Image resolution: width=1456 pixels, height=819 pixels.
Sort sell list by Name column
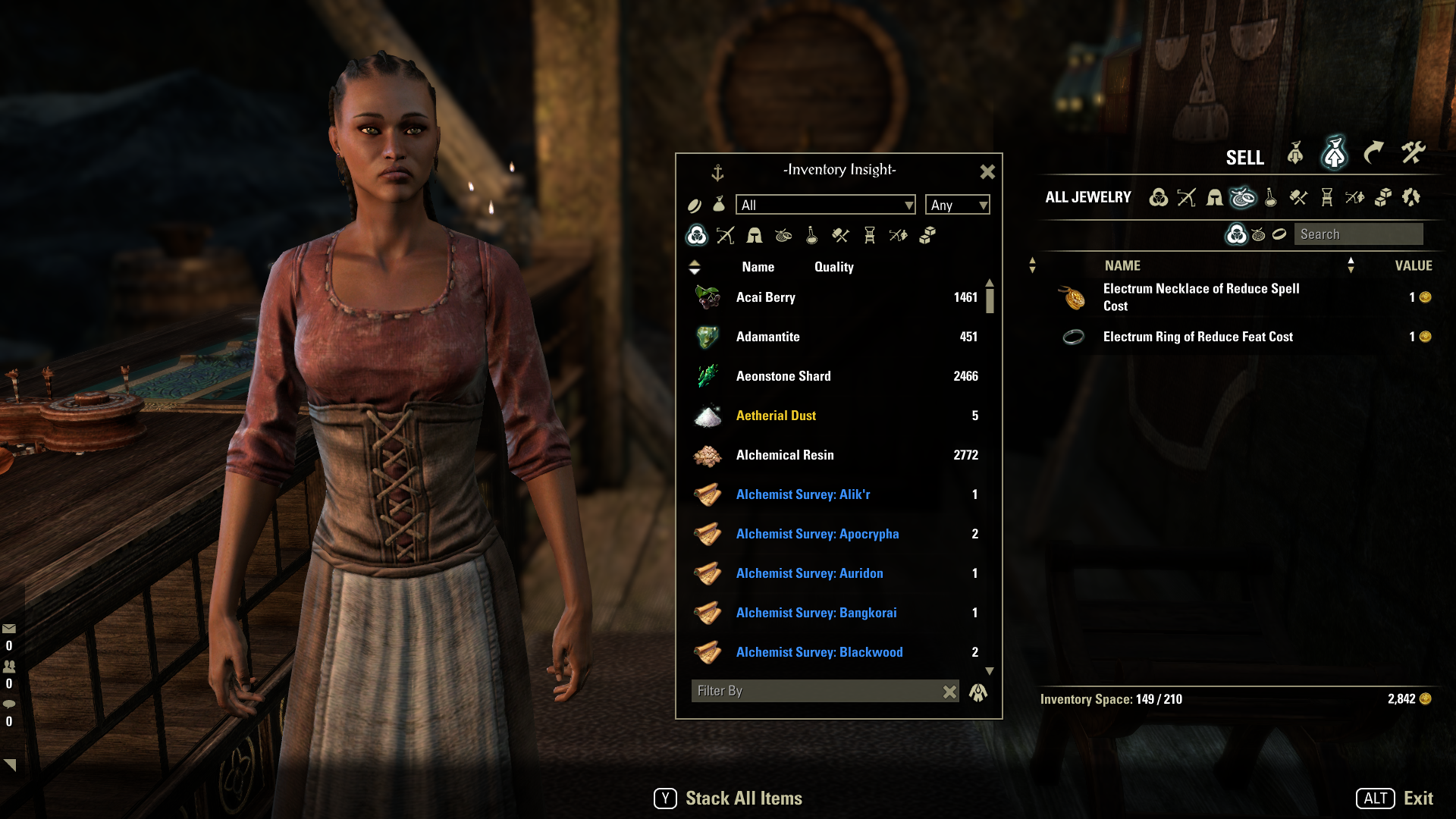[1122, 265]
